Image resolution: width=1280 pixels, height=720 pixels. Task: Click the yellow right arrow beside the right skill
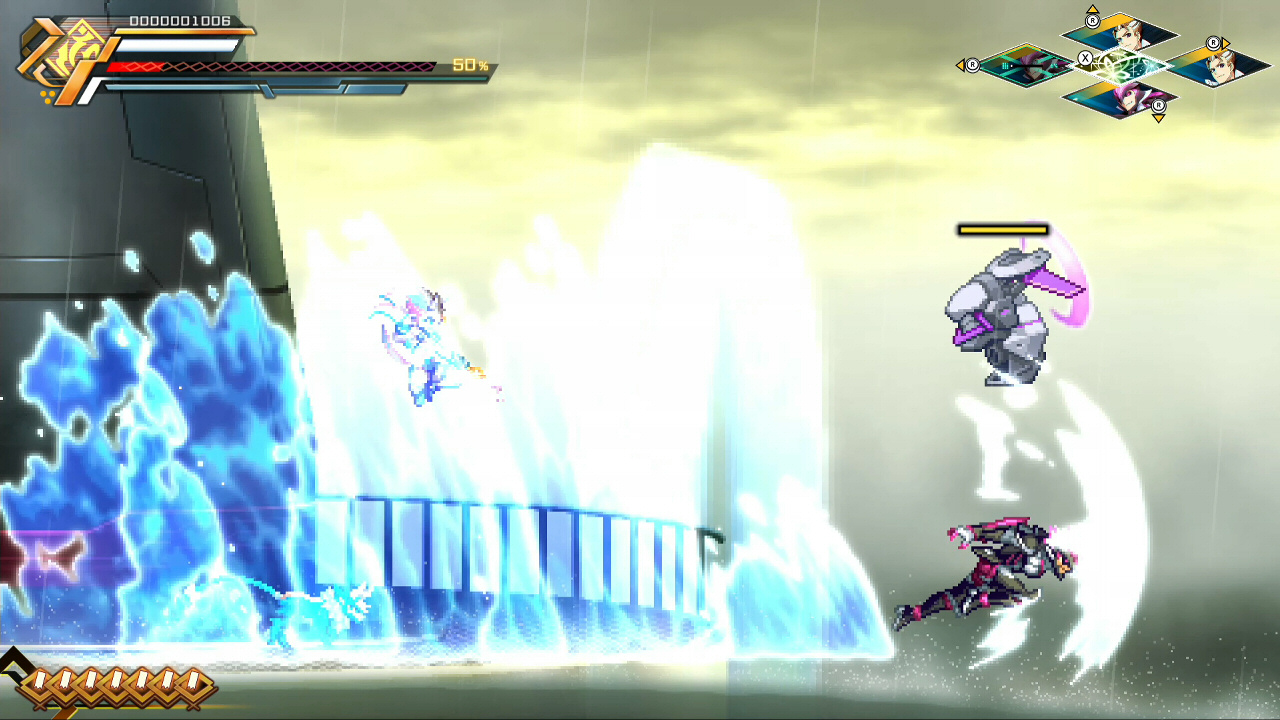(x=1225, y=42)
